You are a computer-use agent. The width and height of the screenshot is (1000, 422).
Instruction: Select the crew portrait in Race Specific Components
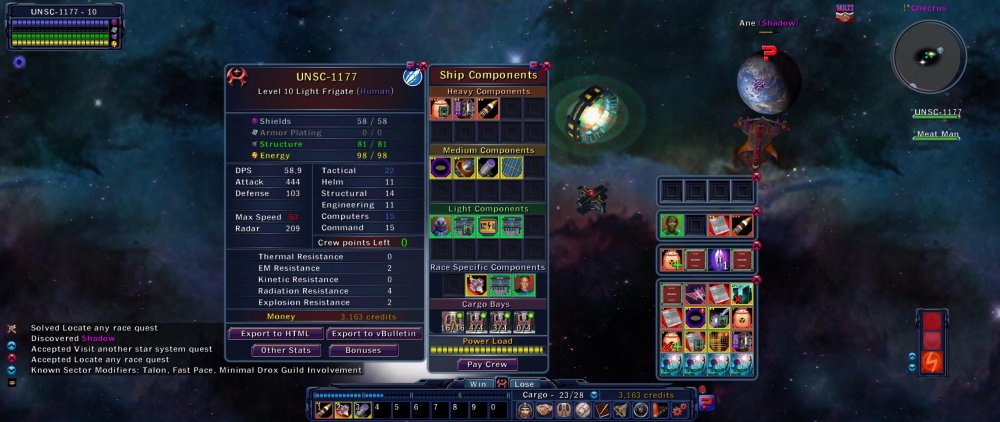point(524,285)
